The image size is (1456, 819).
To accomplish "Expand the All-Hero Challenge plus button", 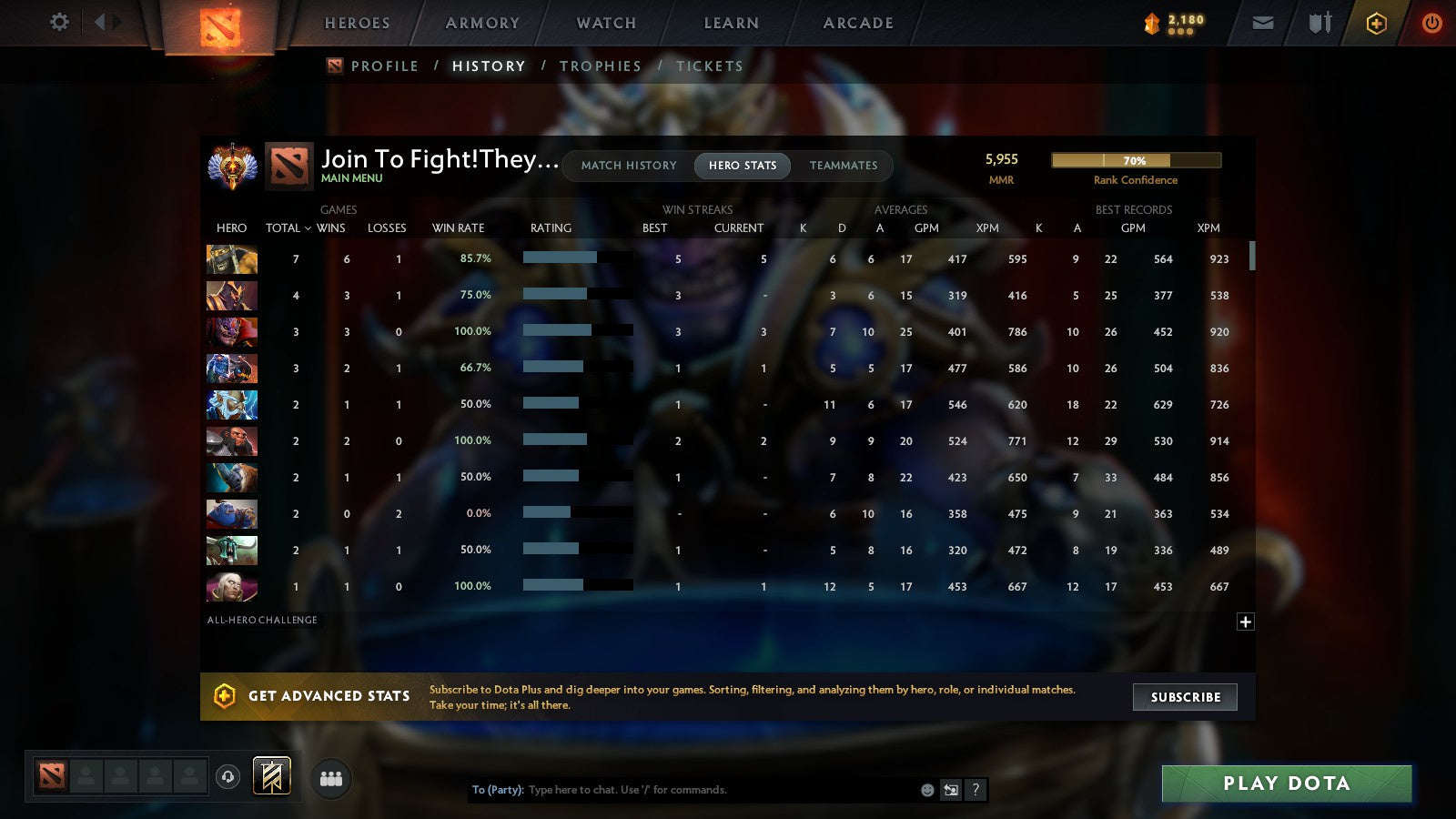I will tap(1245, 621).
